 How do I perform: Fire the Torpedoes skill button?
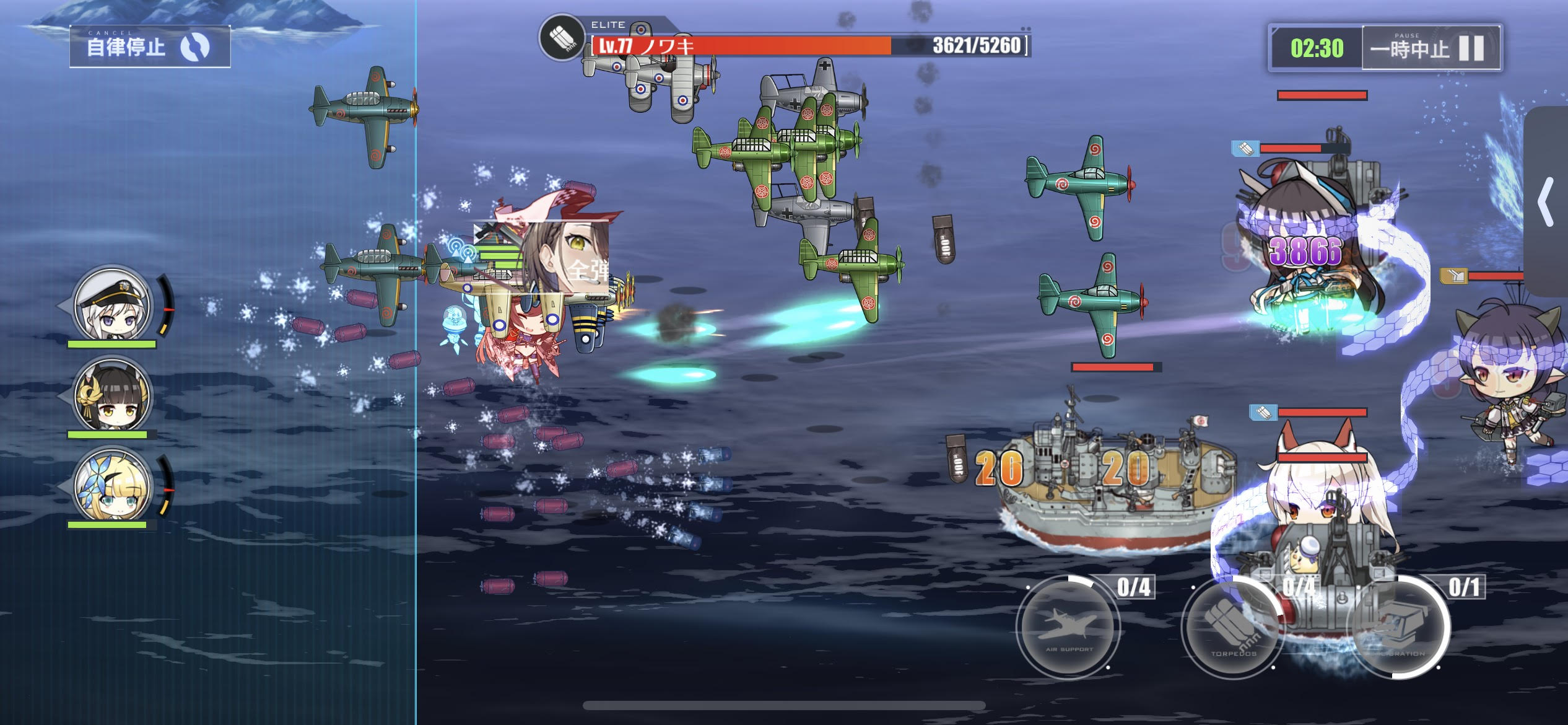pyautogui.click(x=1233, y=627)
